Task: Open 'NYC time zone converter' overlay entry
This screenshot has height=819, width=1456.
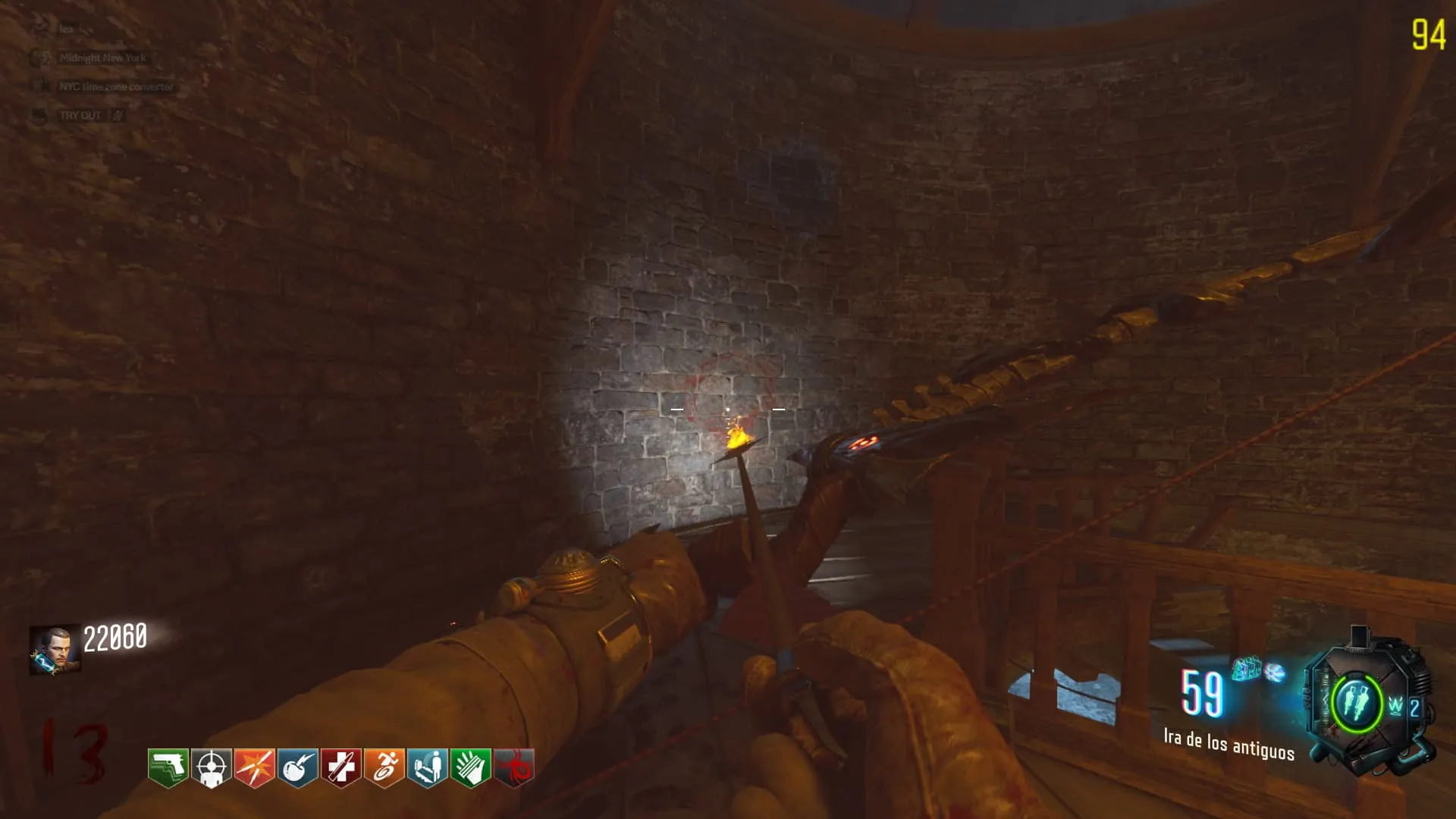Action: (x=116, y=86)
